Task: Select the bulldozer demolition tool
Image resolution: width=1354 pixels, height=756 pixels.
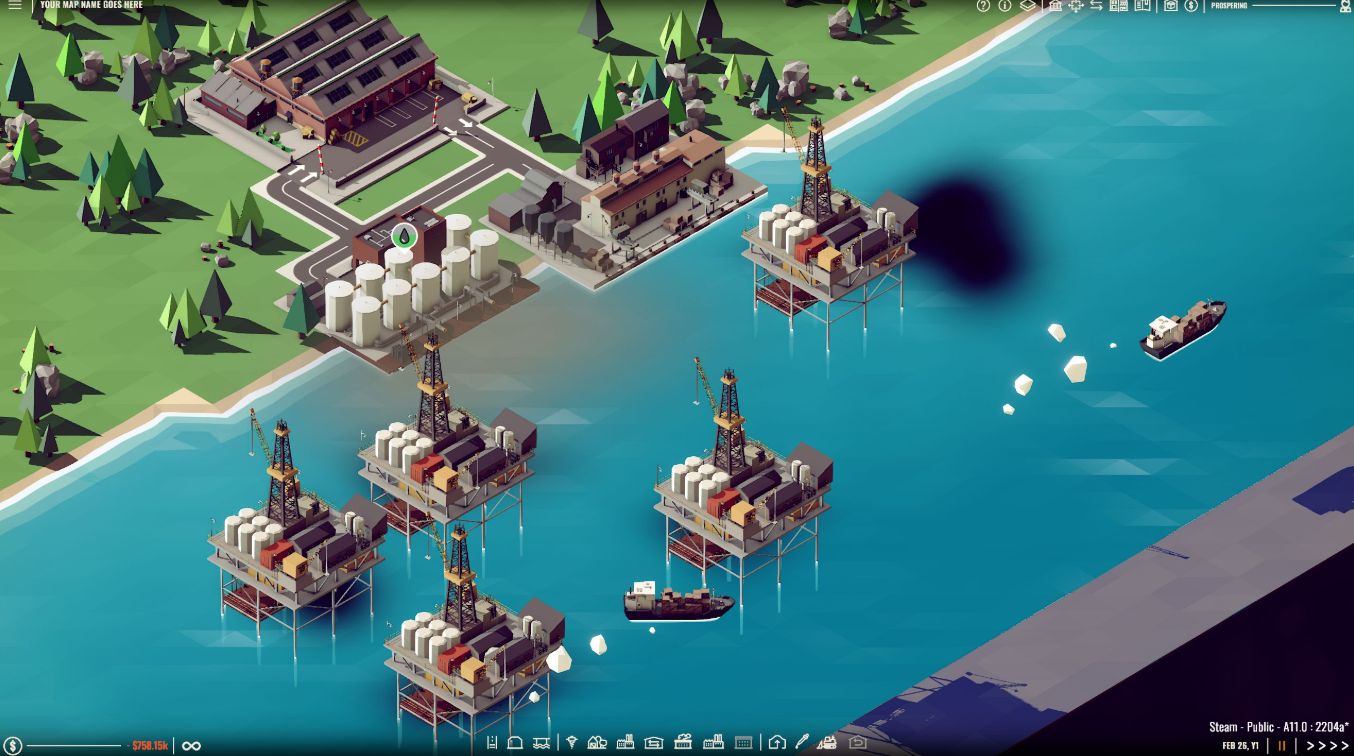Action: click(x=827, y=743)
